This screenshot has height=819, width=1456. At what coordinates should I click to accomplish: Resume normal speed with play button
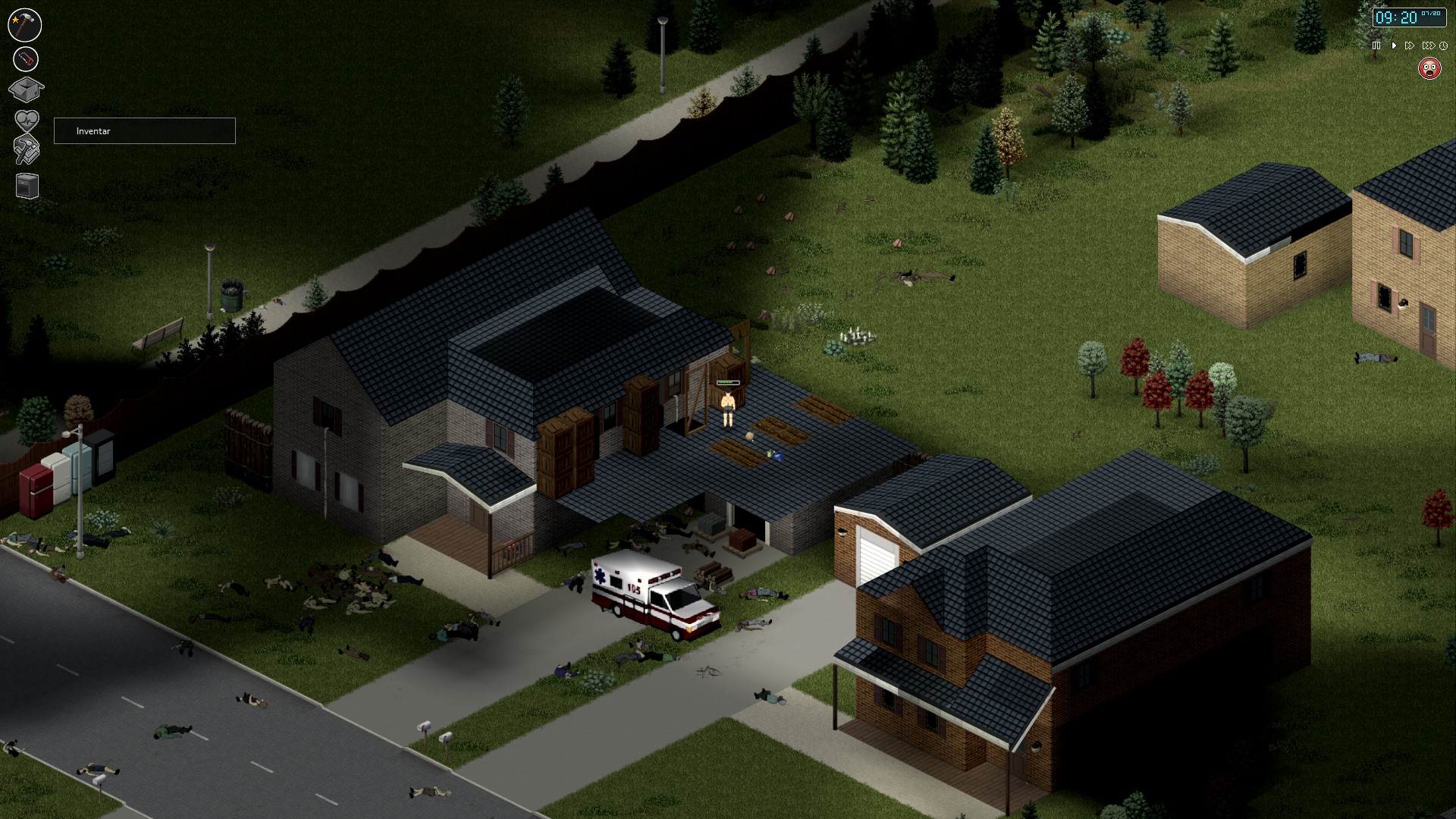pyautogui.click(x=1394, y=45)
